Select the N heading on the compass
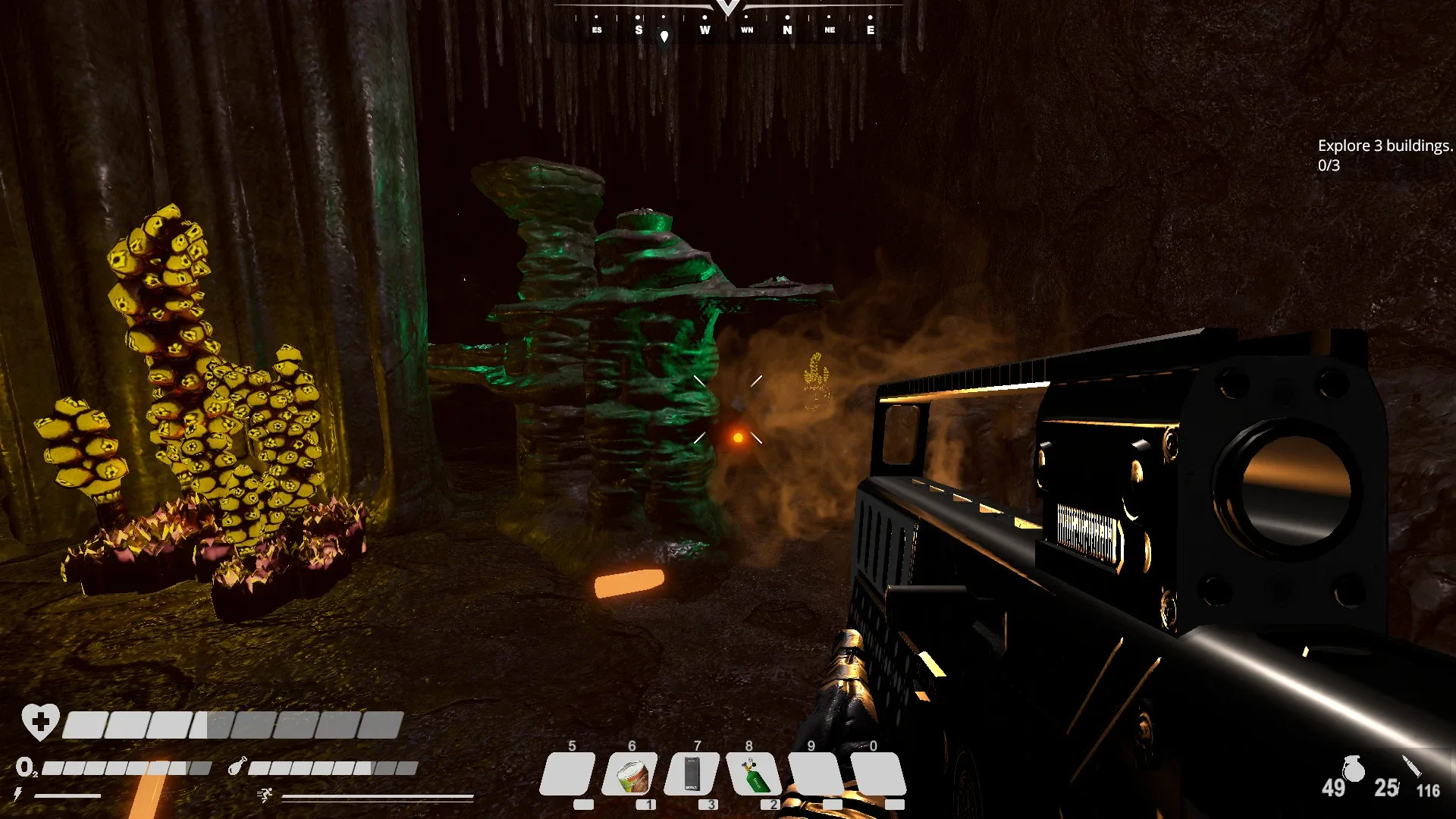Image resolution: width=1456 pixels, height=819 pixels. pyautogui.click(x=787, y=30)
